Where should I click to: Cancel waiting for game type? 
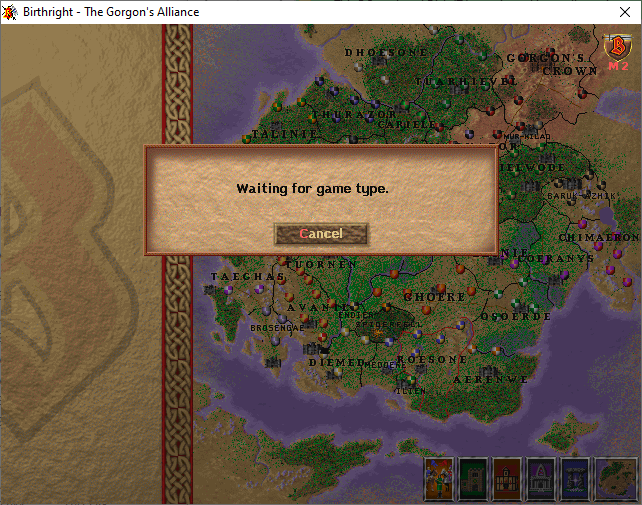click(321, 234)
